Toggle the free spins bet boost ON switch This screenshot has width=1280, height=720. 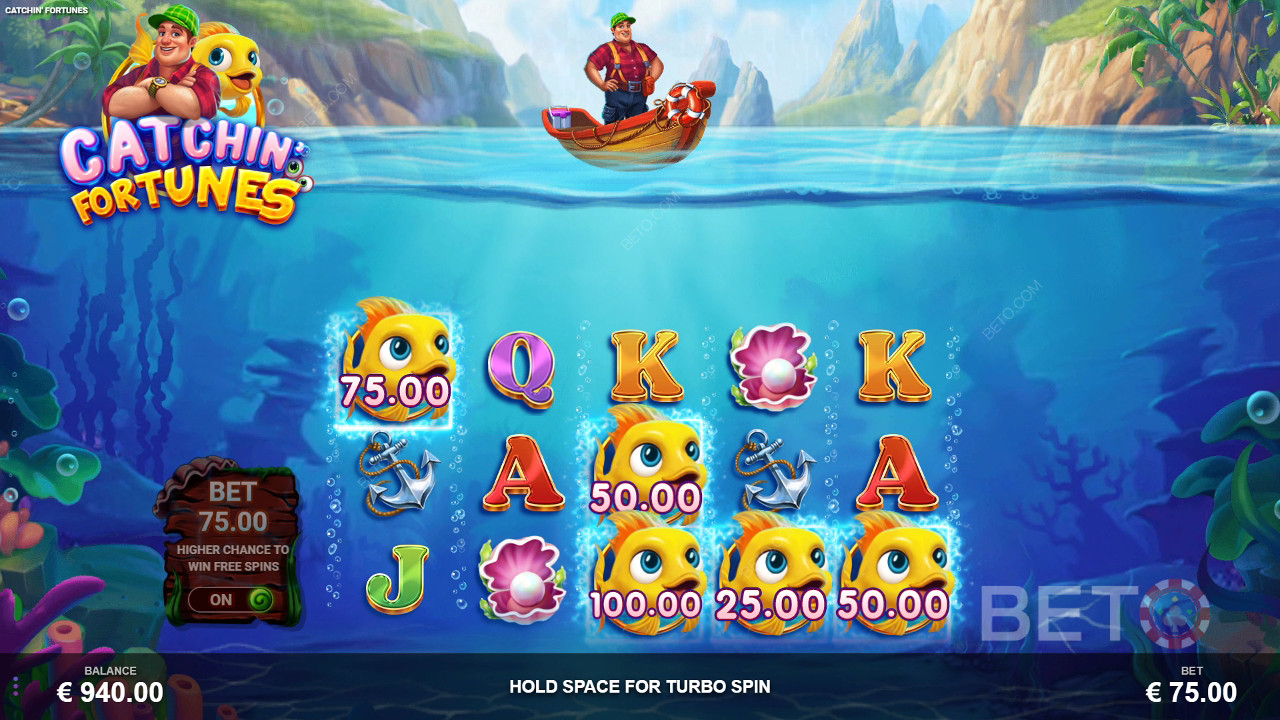231,600
